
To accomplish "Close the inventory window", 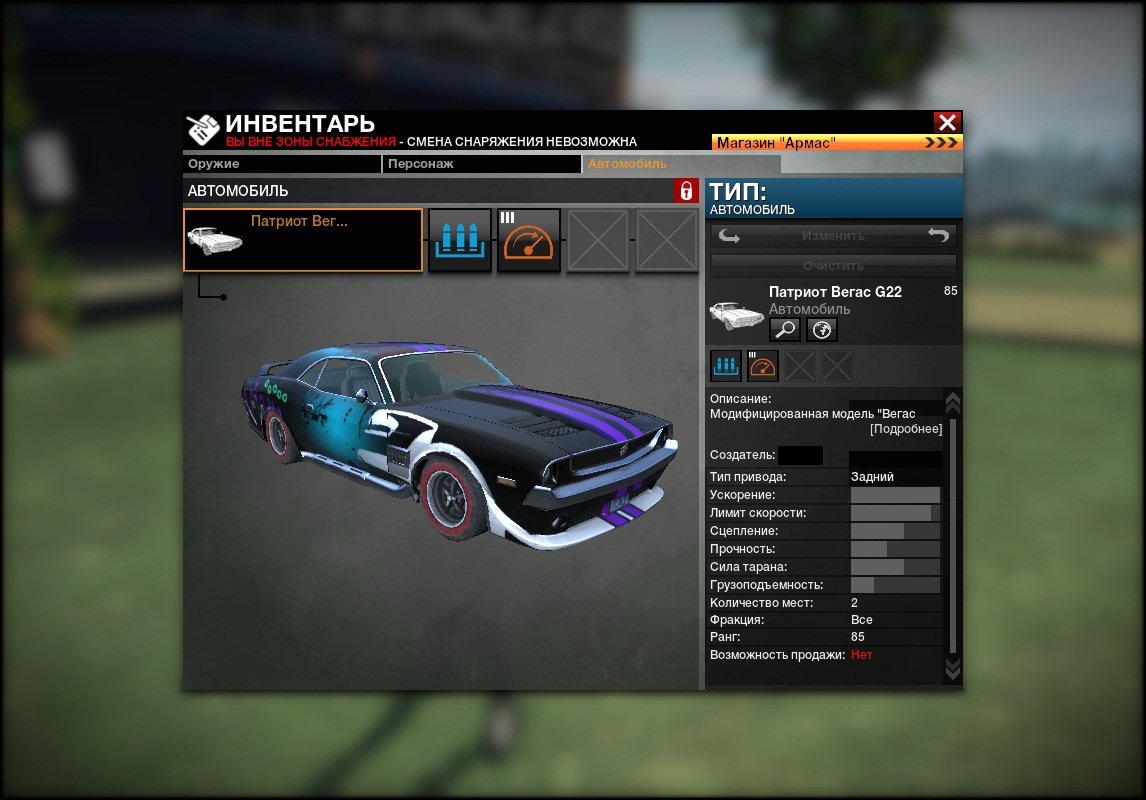I will 947,122.
